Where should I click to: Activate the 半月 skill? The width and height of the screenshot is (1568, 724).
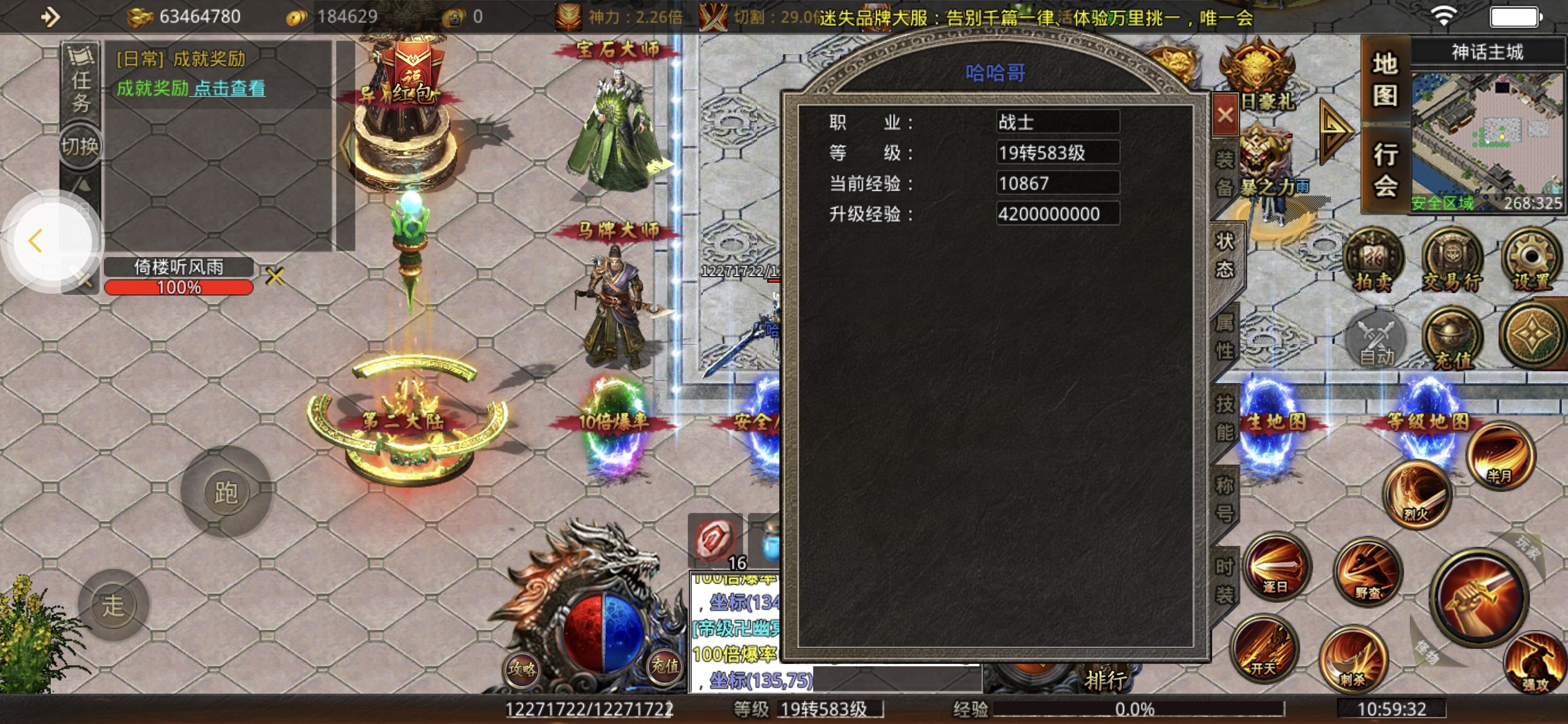pos(1500,456)
